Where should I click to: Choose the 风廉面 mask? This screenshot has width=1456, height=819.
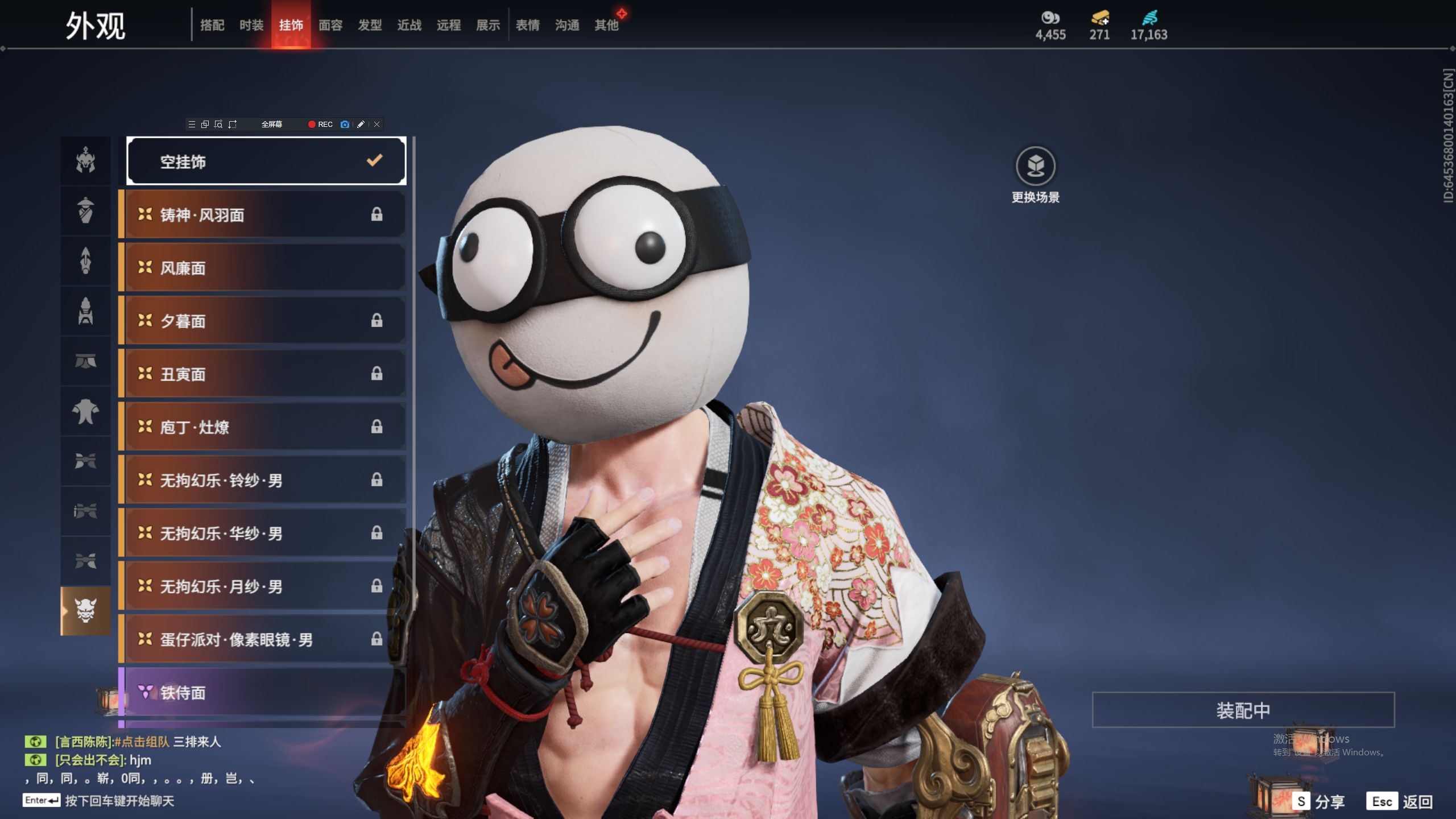[265, 268]
